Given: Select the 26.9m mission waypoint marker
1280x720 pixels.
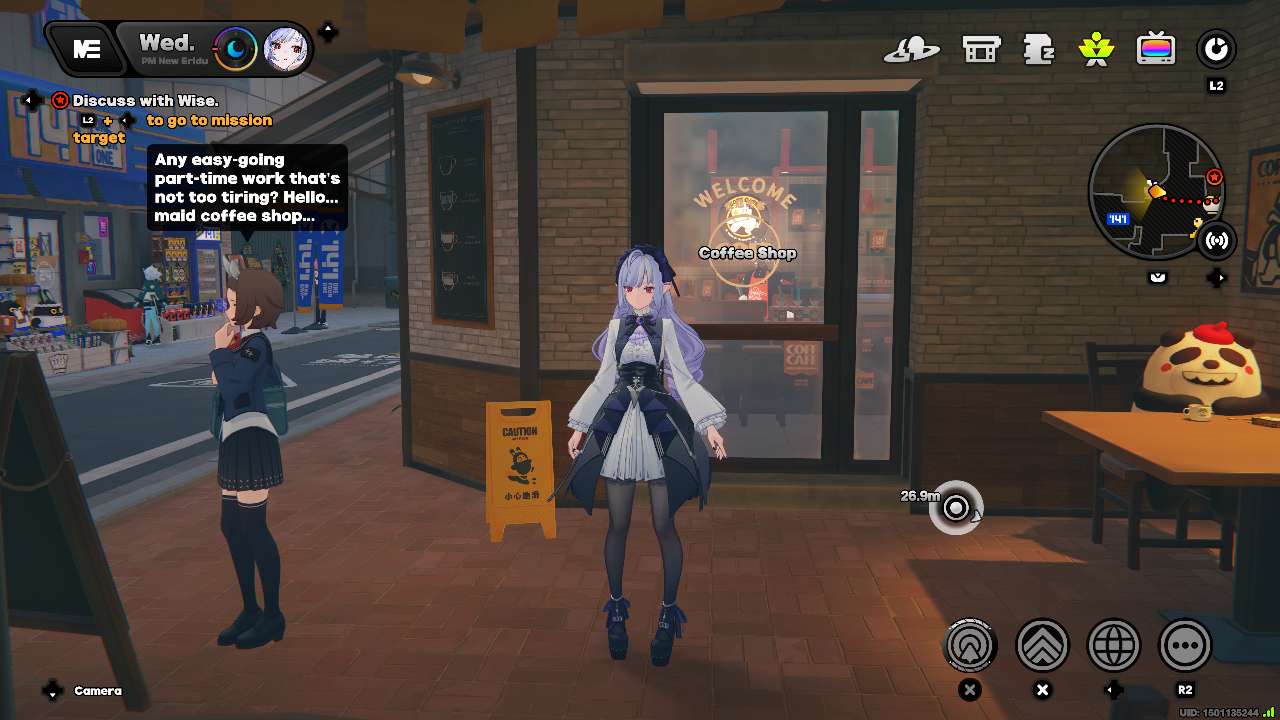Looking at the screenshot, I should coord(956,508).
